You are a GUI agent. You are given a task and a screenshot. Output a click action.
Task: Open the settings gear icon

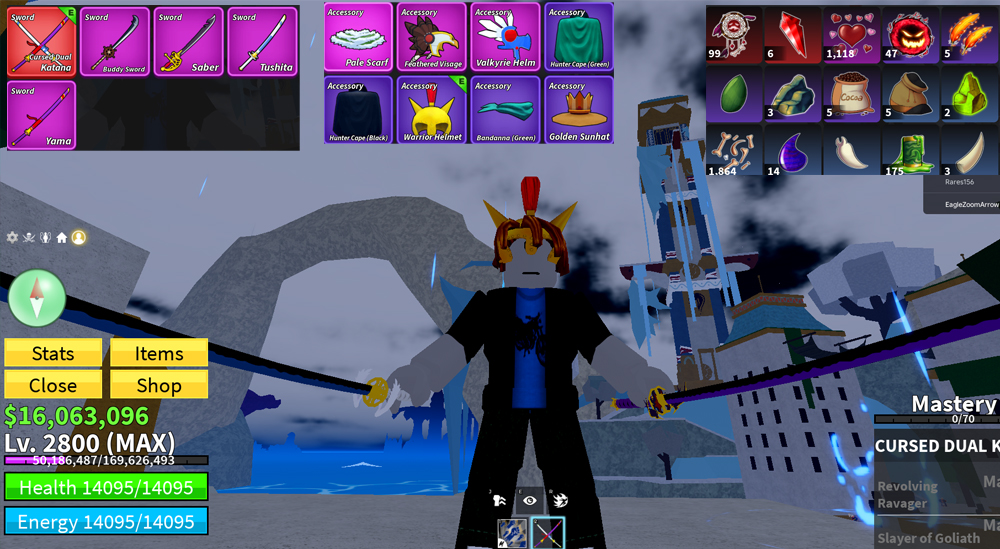(x=12, y=237)
